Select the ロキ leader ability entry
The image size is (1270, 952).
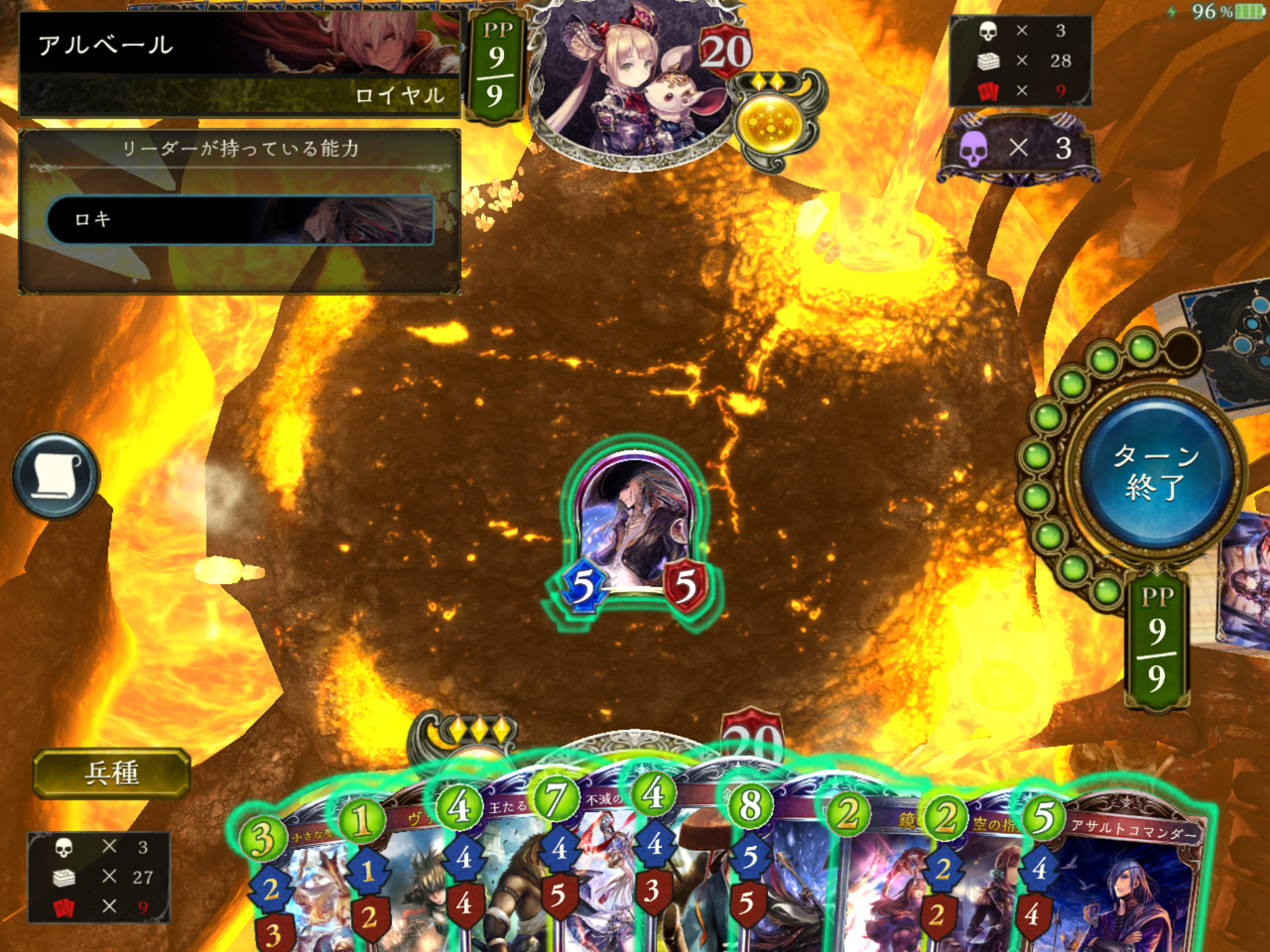pos(240,219)
